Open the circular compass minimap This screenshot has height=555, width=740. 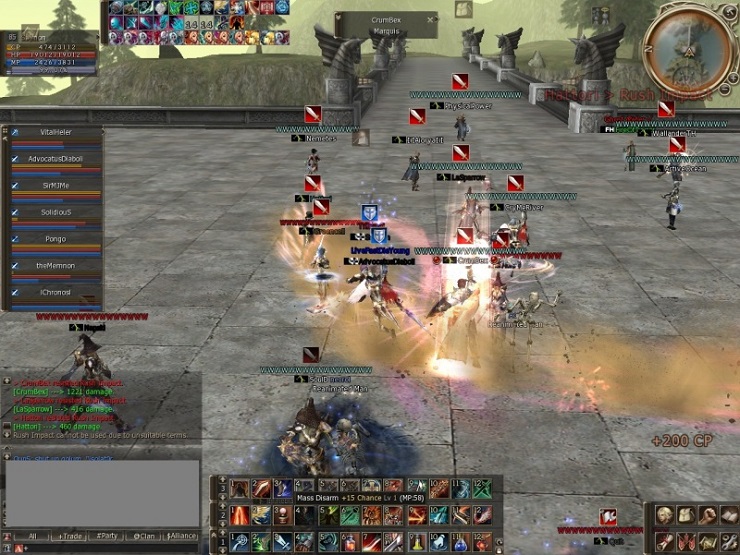coord(688,50)
